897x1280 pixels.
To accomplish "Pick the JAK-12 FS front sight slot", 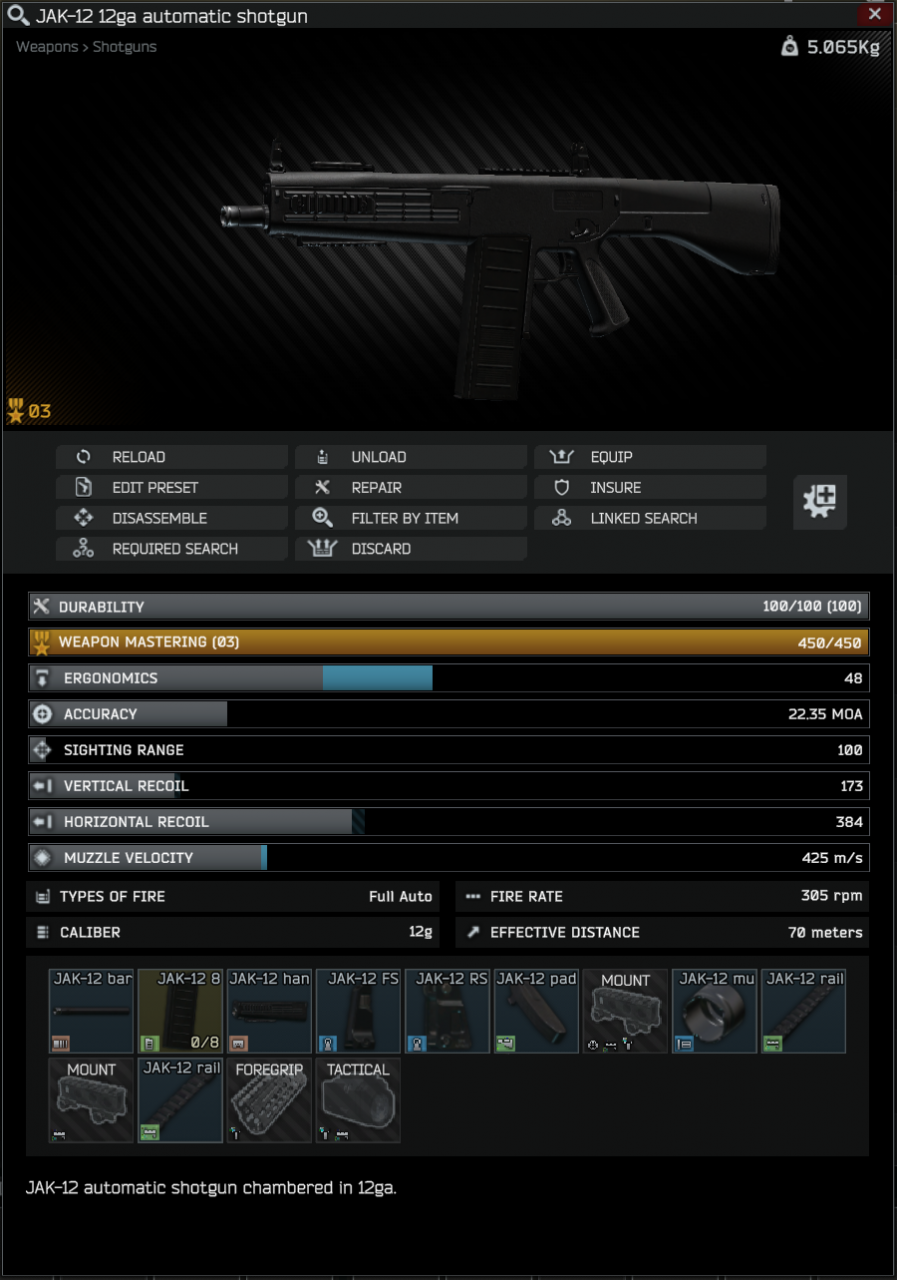I will pyautogui.click(x=359, y=1011).
